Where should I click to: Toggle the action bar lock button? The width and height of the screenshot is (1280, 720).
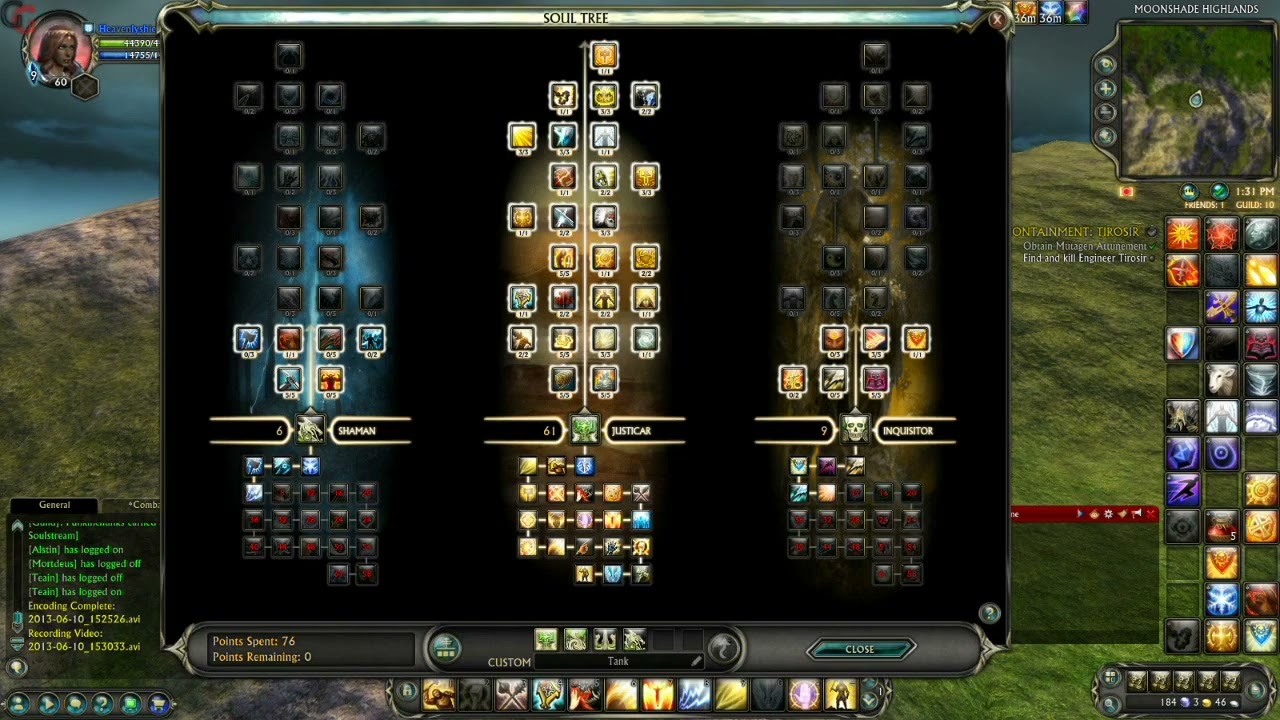point(406,691)
